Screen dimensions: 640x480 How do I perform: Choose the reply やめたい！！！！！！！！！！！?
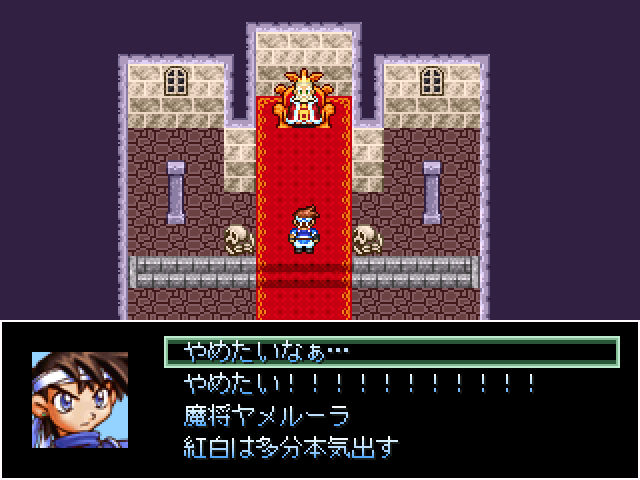(x=360, y=383)
